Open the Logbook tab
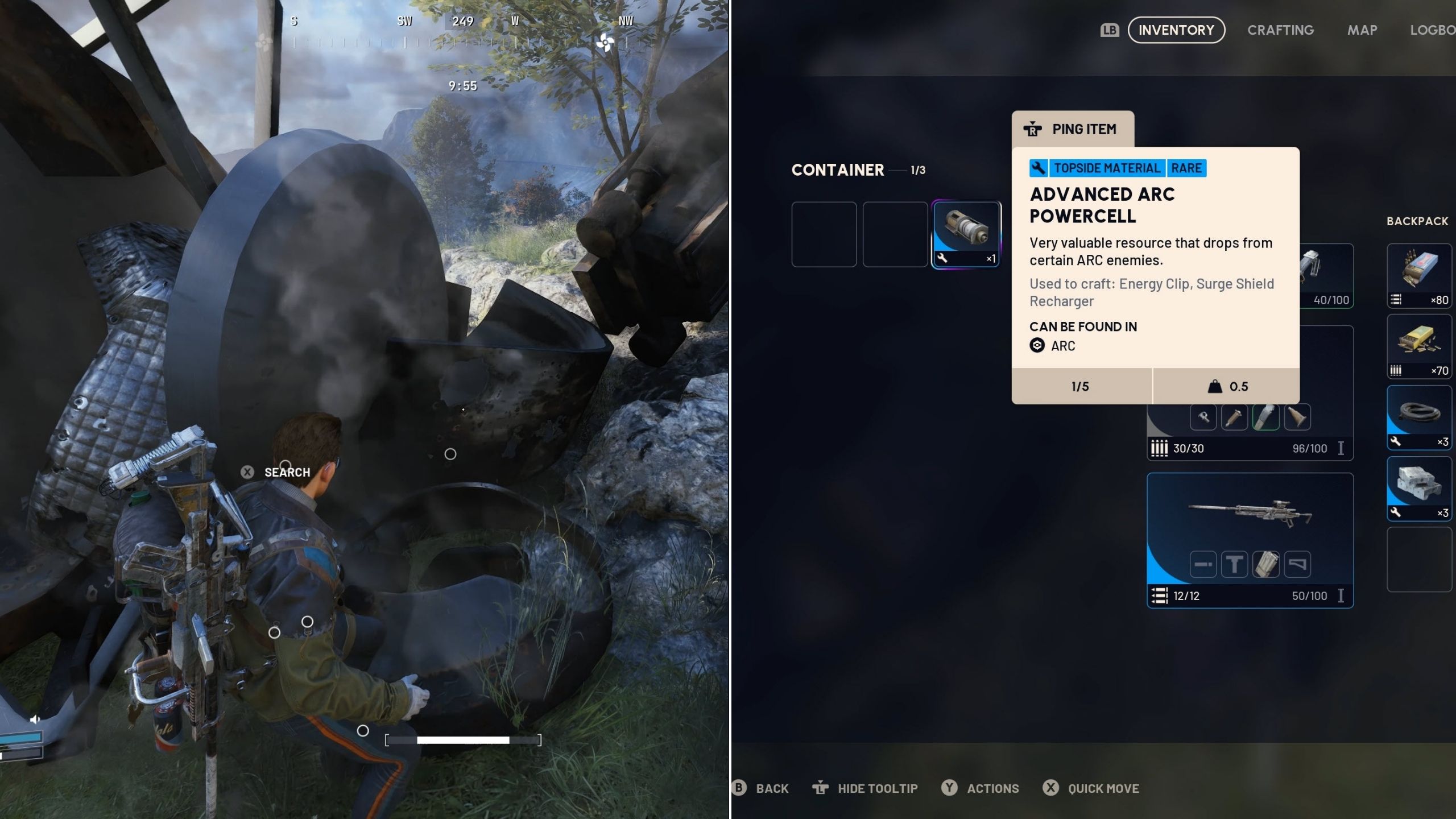The height and width of the screenshot is (819, 1456). 1432,30
